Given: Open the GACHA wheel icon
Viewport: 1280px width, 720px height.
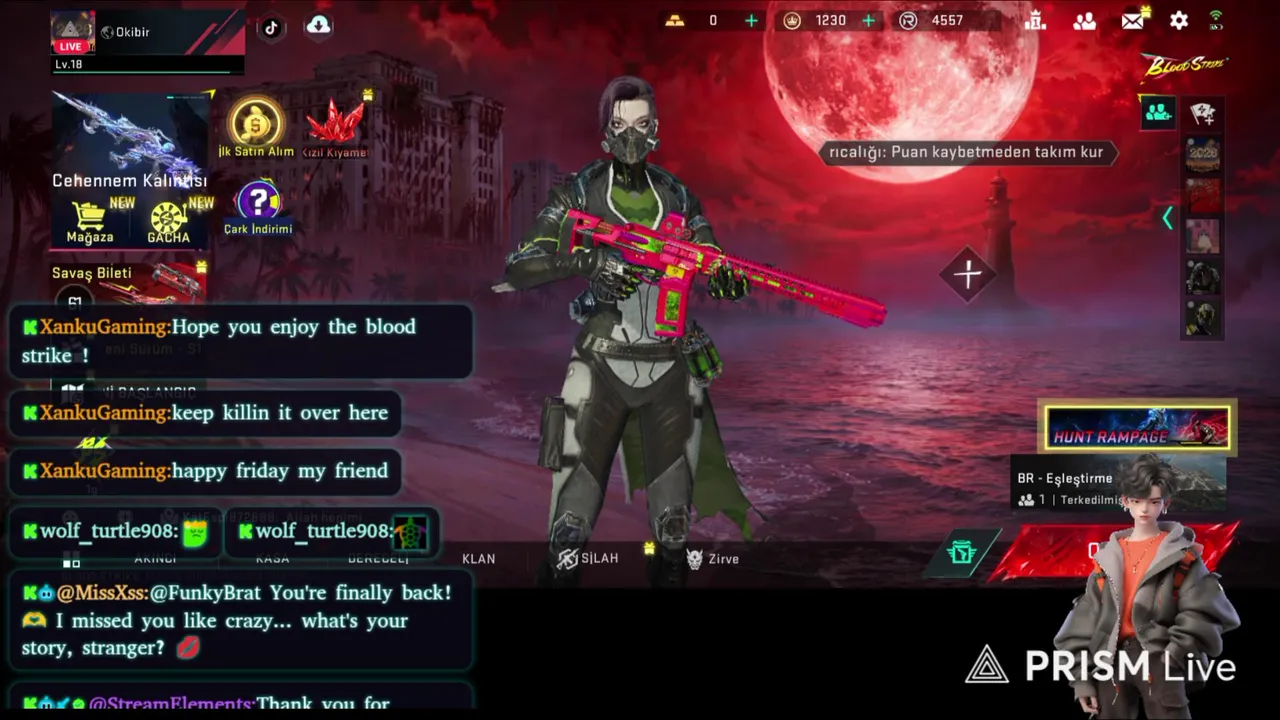Looking at the screenshot, I should 168,218.
